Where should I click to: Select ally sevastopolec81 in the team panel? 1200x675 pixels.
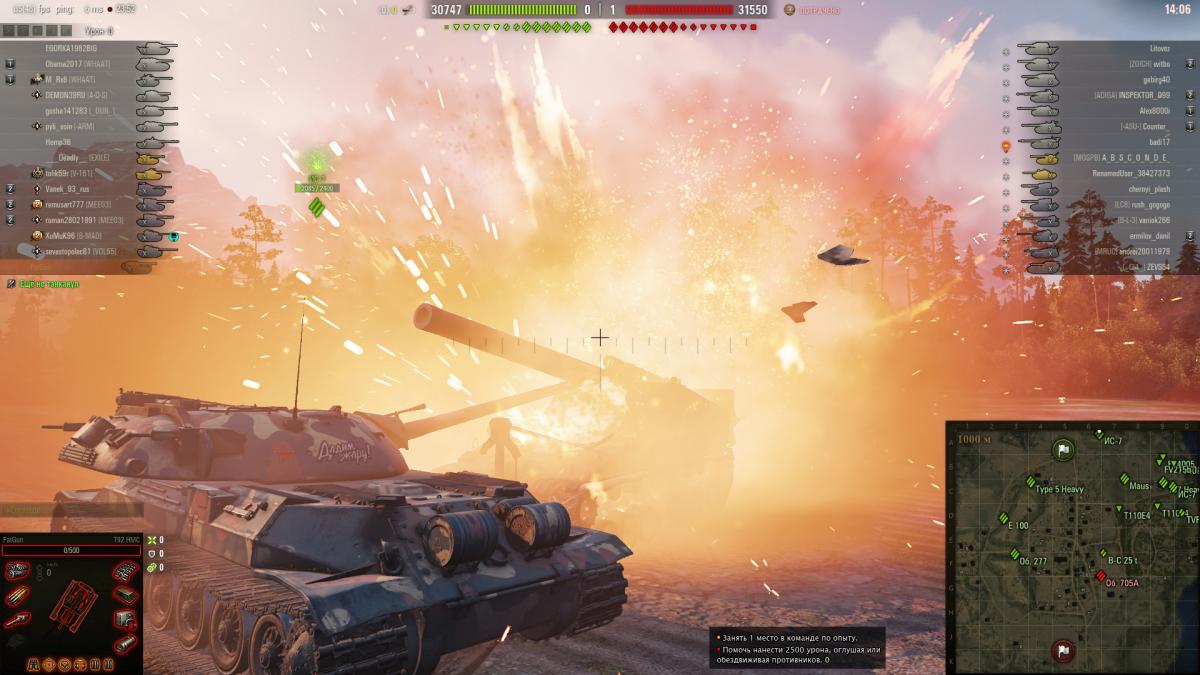click(71, 251)
